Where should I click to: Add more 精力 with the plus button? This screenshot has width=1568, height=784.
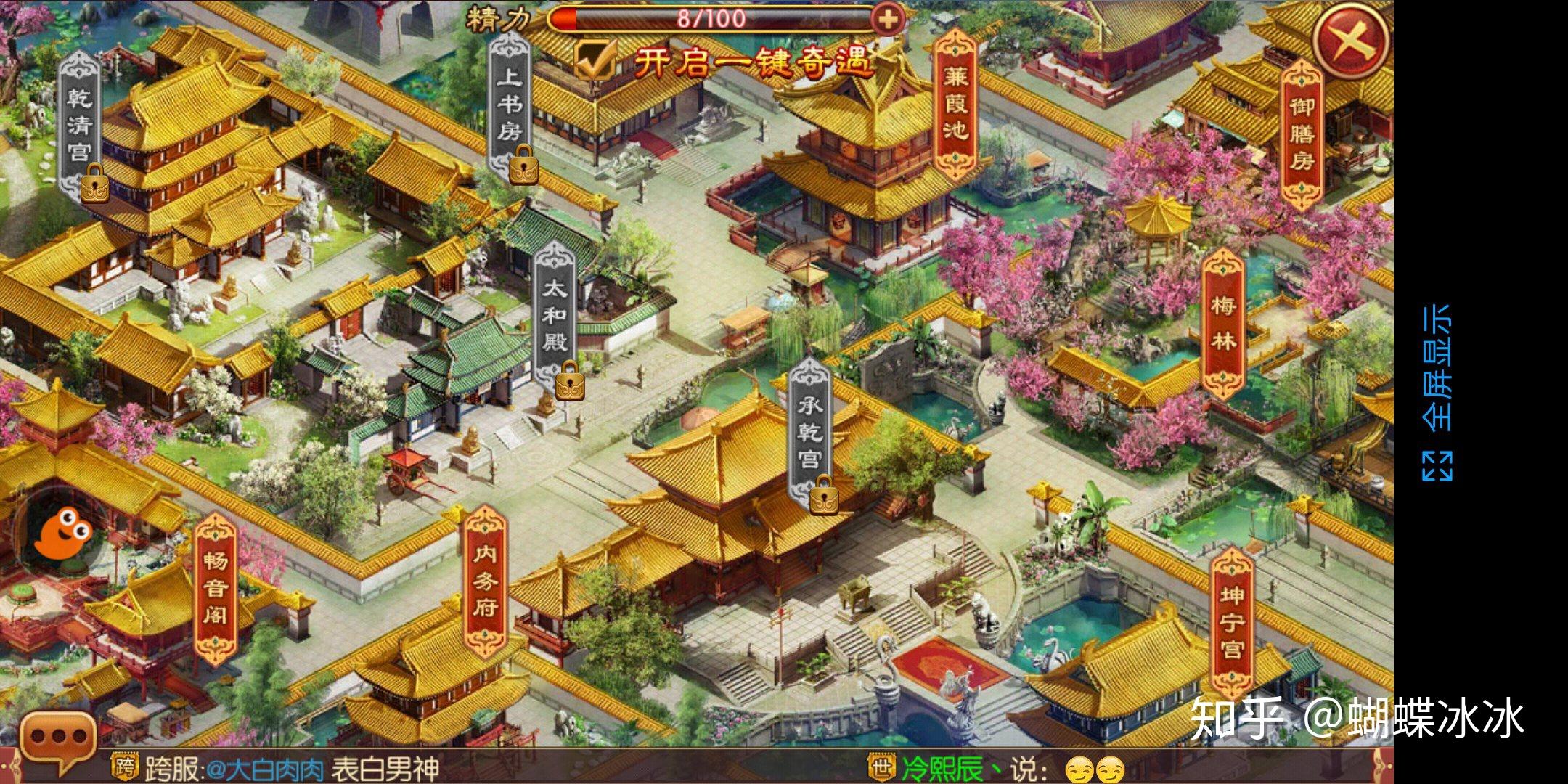click(x=886, y=19)
